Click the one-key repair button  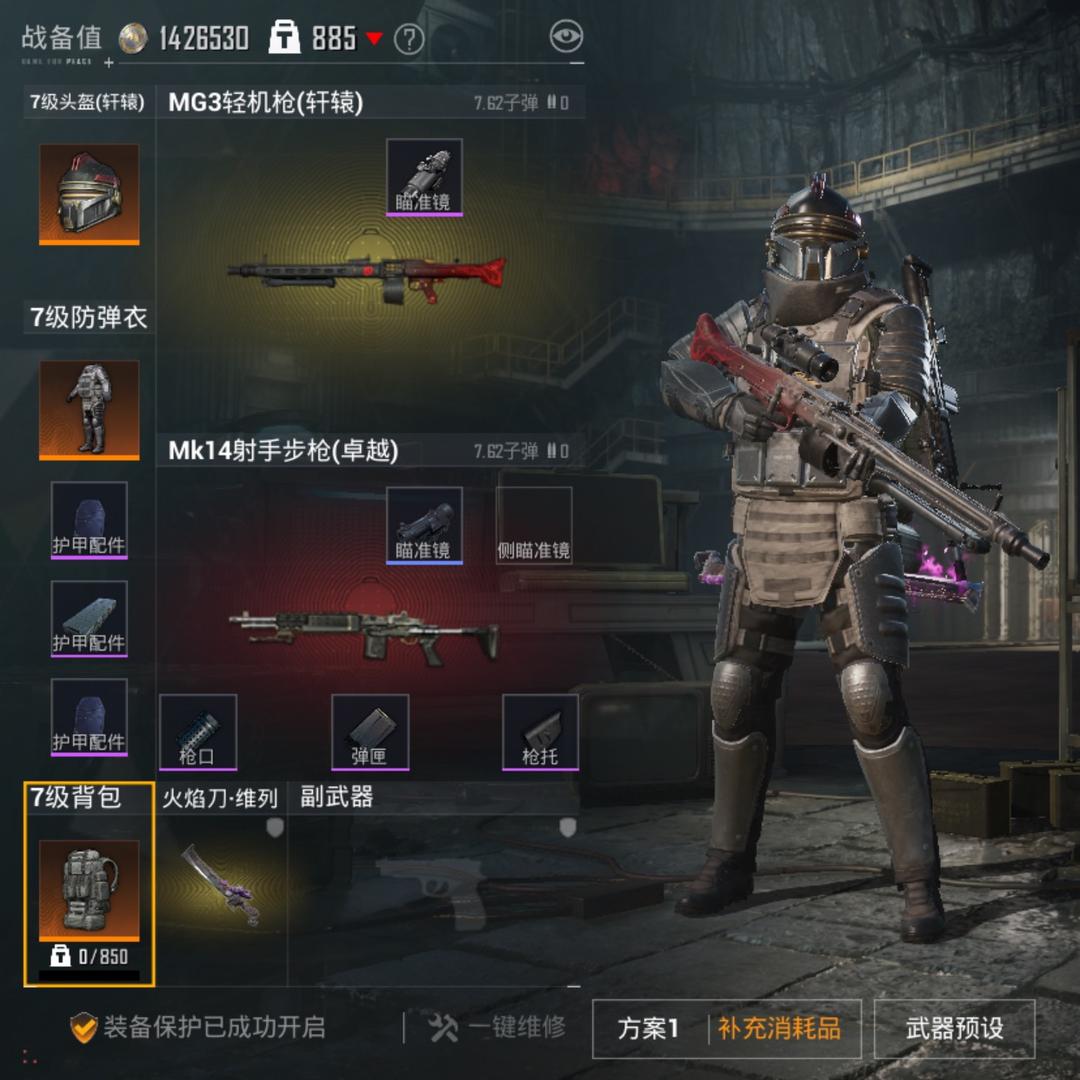[x=497, y=1027]
